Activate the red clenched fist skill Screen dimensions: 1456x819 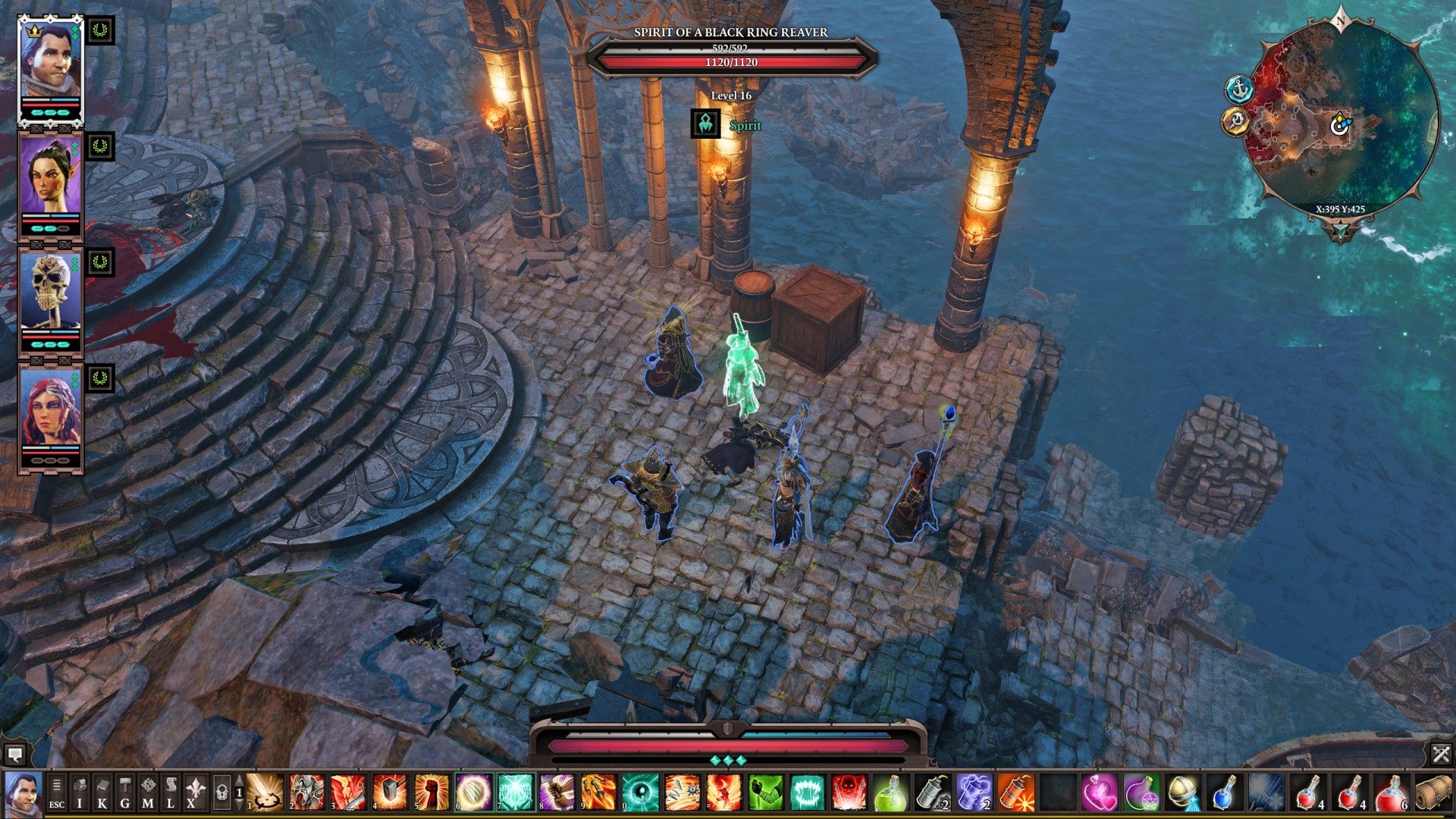(x=432, y=792)
